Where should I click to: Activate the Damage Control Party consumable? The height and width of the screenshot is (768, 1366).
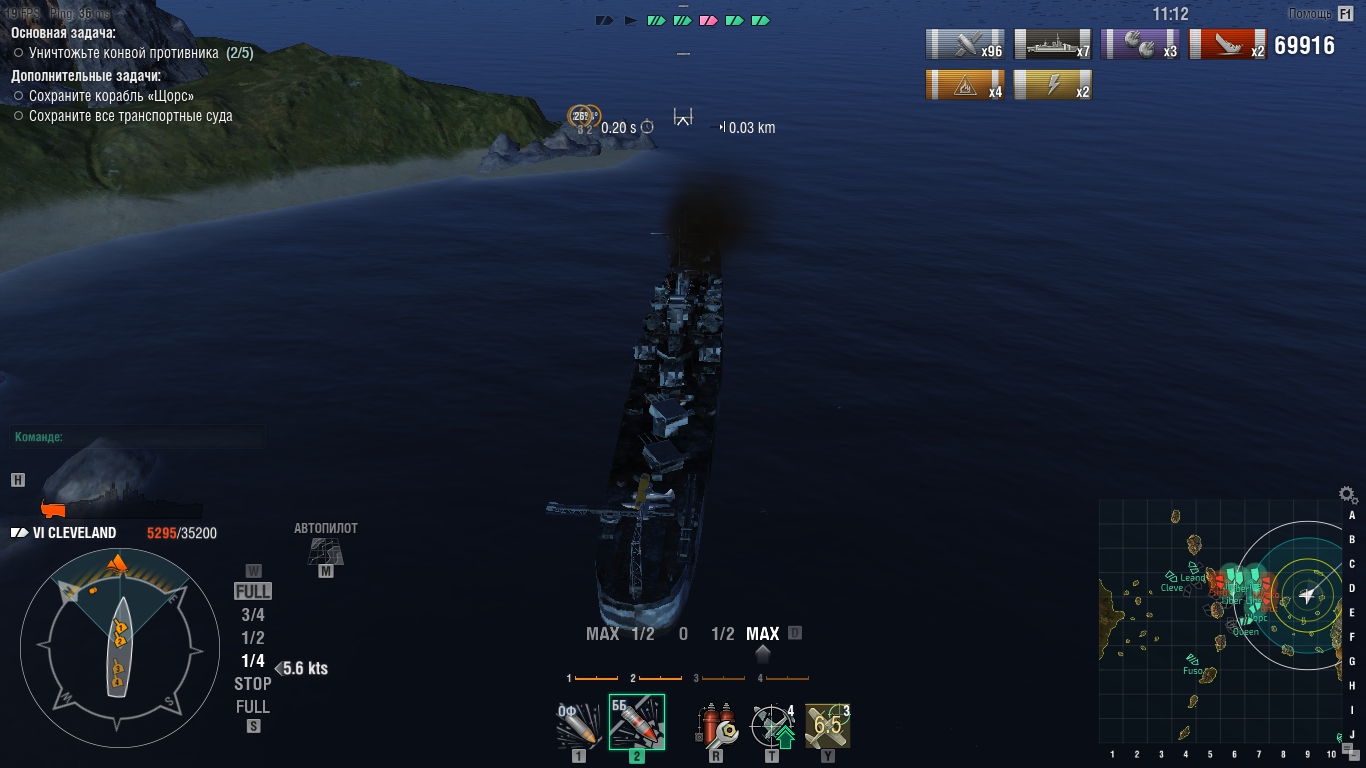tap(716, 724)
